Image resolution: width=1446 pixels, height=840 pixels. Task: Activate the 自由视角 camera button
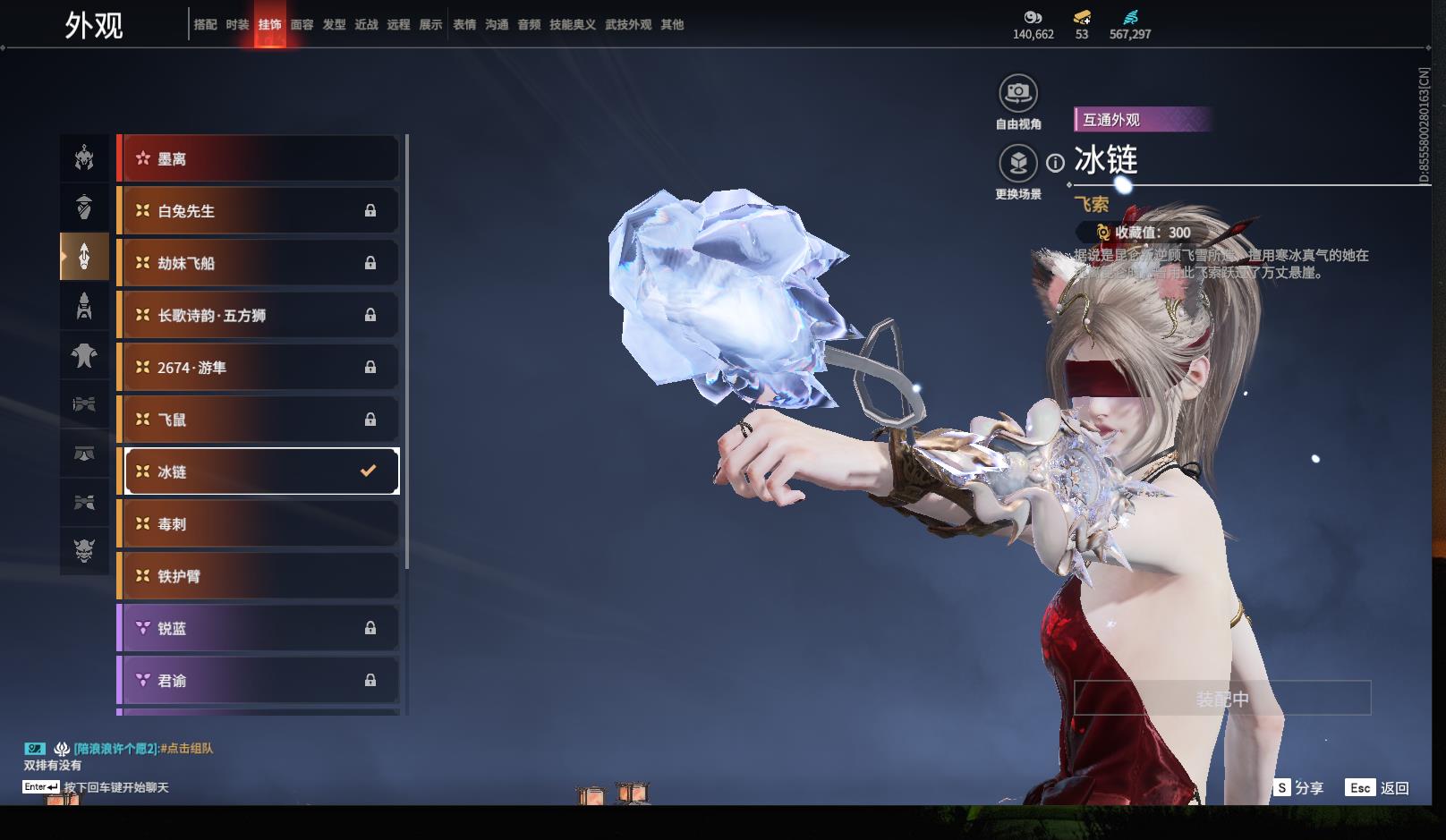(x=1017, y=93)
